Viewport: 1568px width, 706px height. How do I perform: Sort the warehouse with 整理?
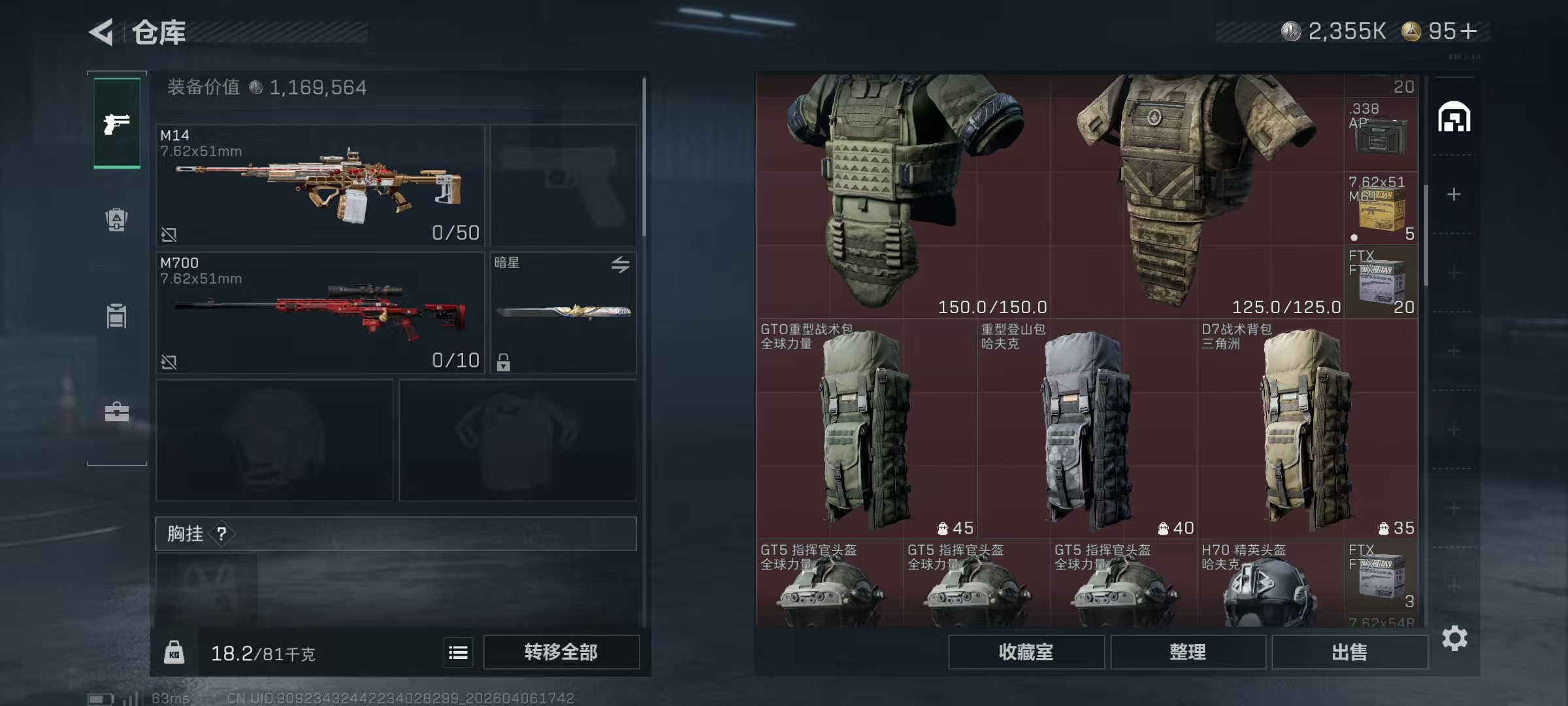1188,652
